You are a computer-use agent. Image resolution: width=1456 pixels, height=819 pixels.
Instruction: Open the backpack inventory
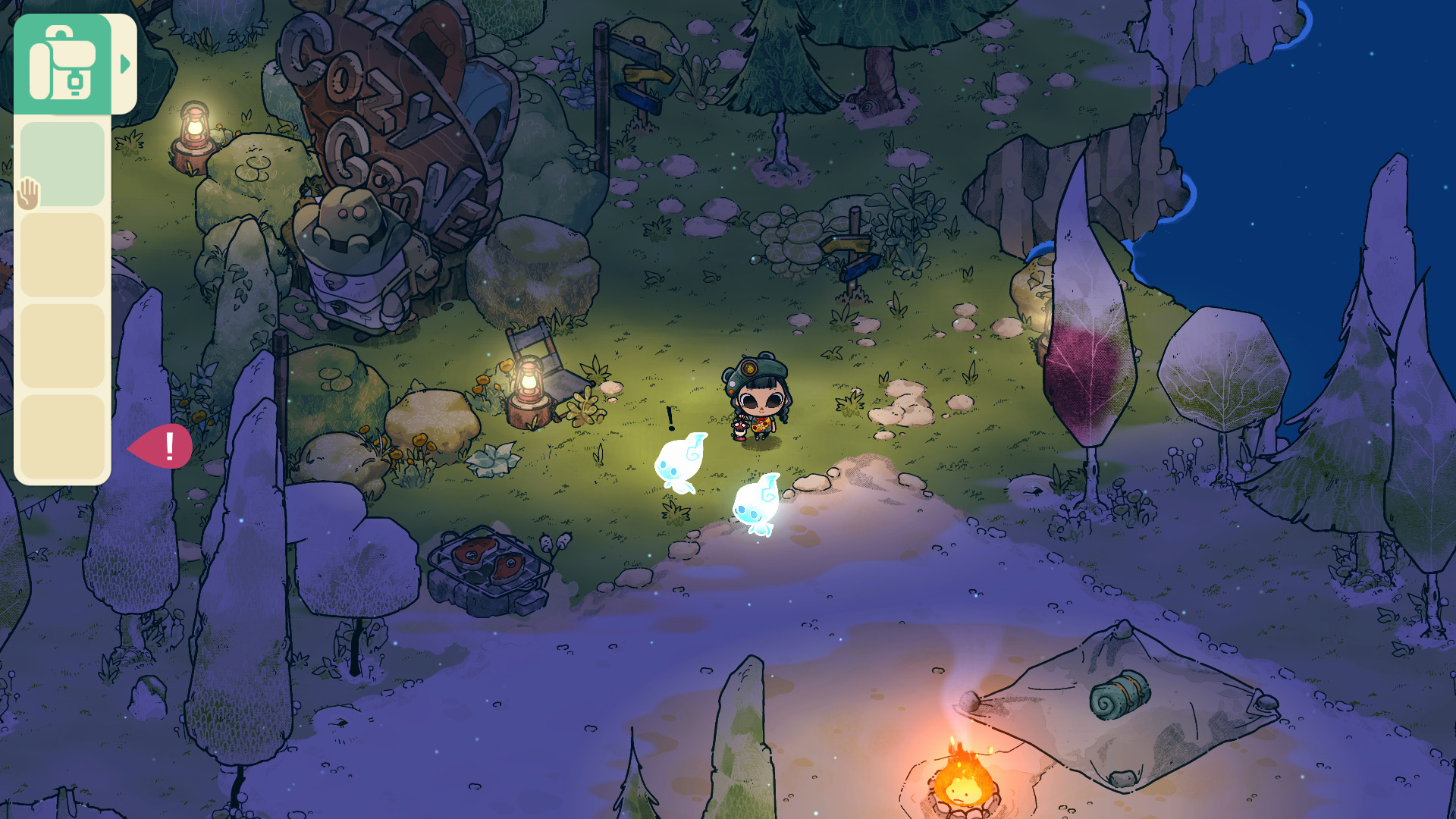pos(62,64)
